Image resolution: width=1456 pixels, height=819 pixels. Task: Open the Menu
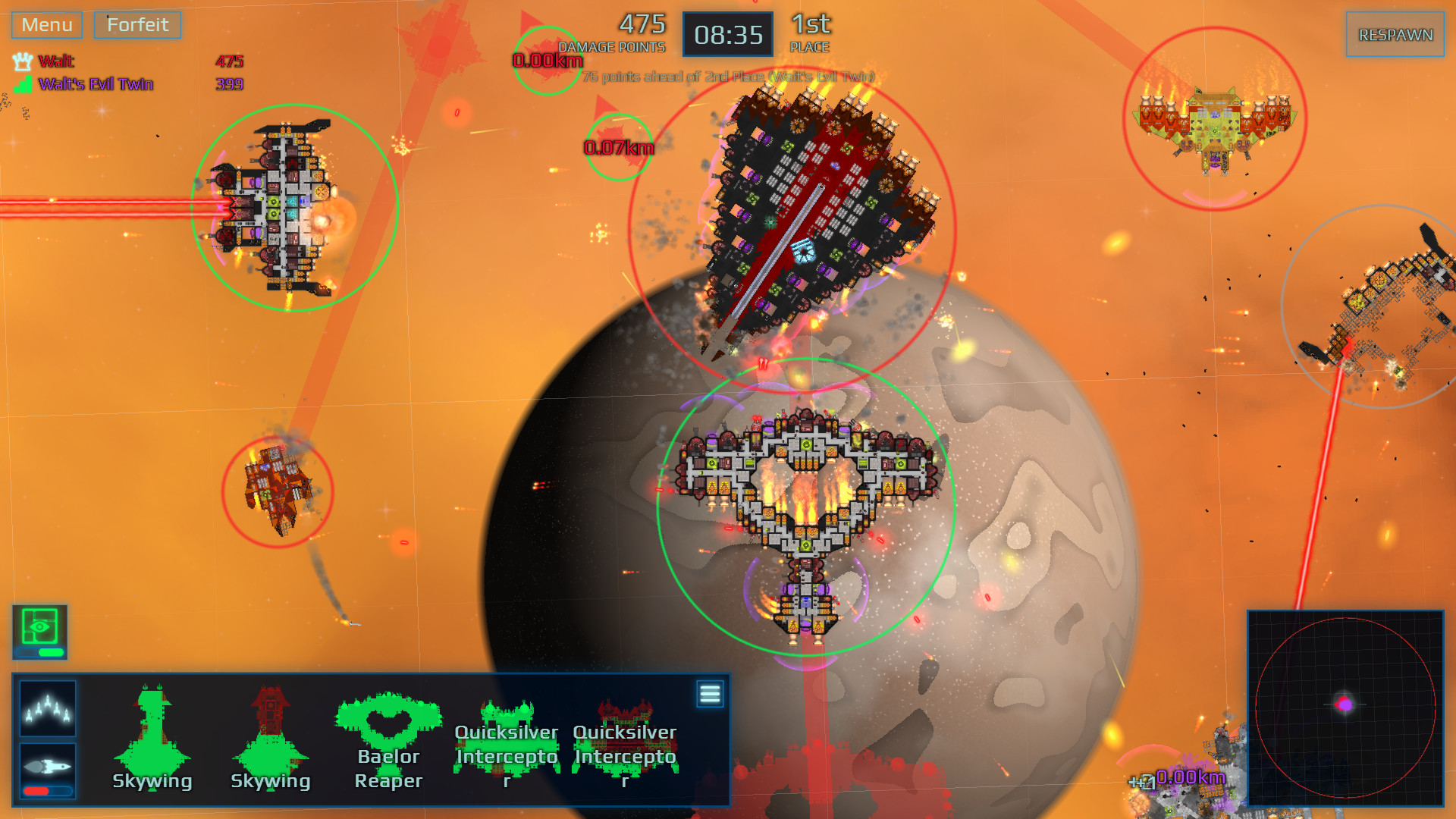45,24
